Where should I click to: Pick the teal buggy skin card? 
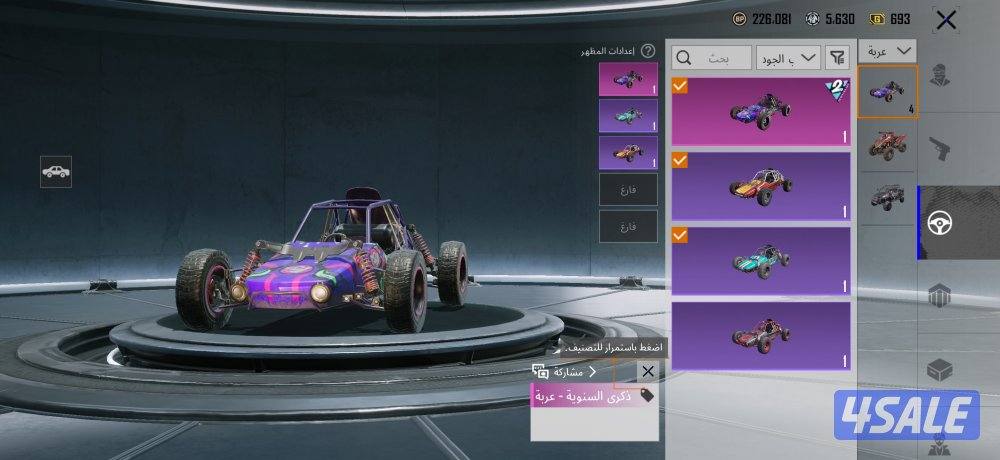(x=761, y=260)
